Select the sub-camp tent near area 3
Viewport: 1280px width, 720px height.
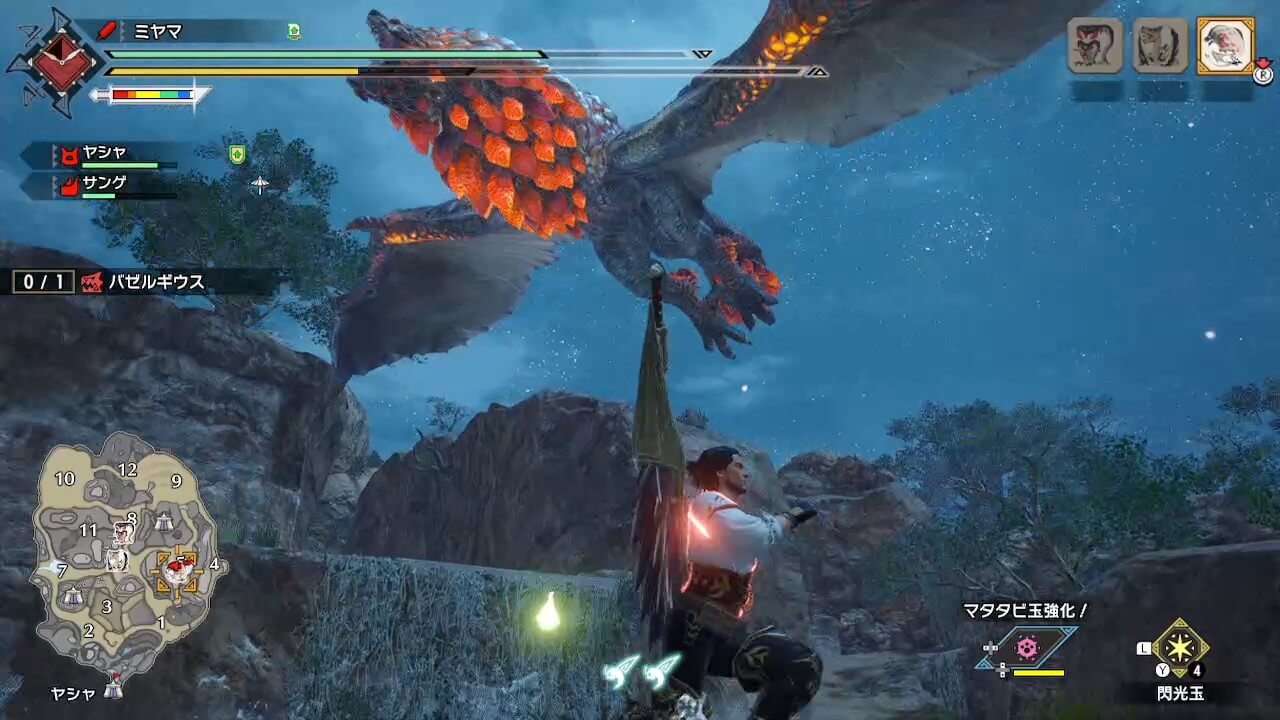point(72,596)
